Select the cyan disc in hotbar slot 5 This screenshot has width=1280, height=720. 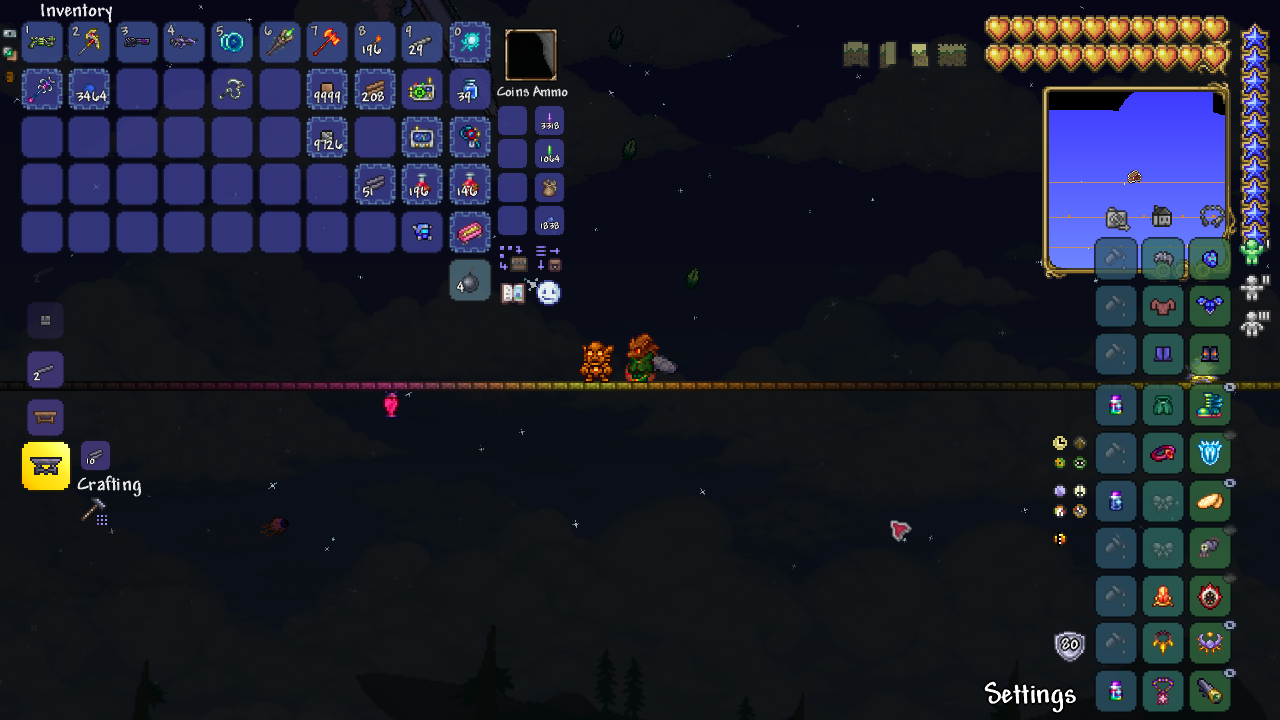(232, 42)
